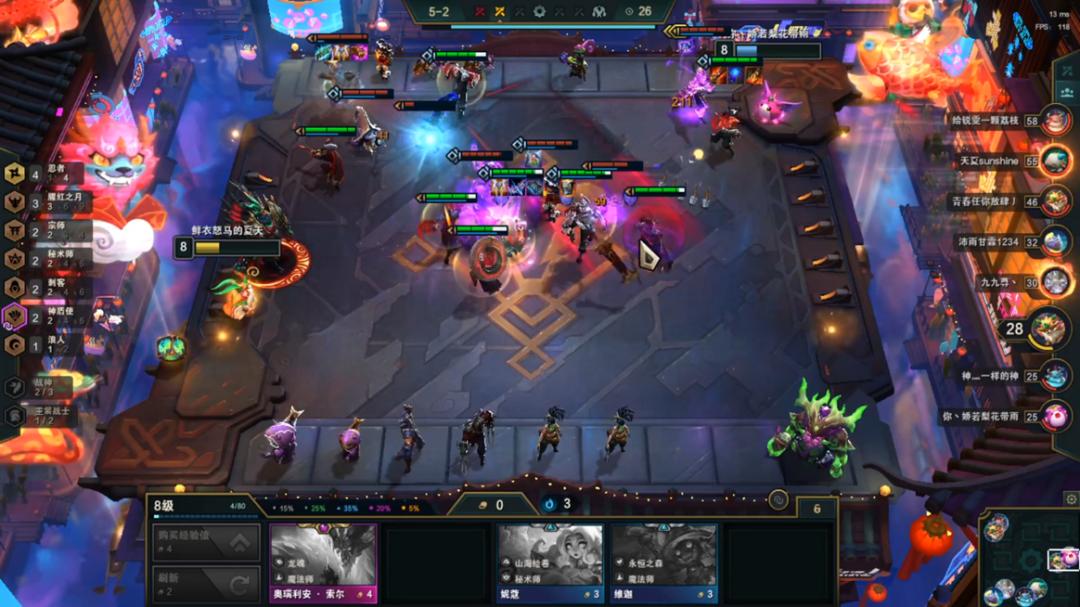Buy experience with the 购买经验值 button
The width and height of the screenshot is (1080, 607).
click(x=206, y=542)
